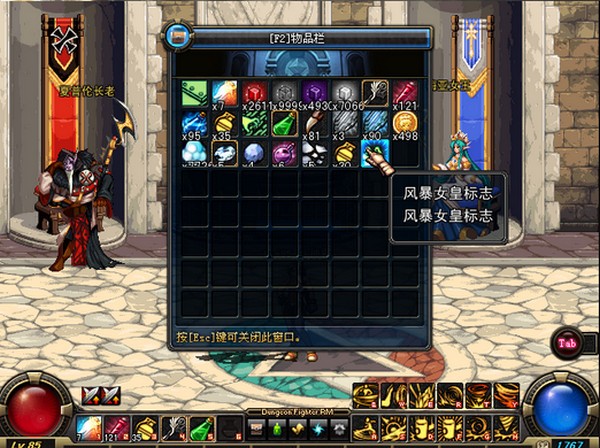Pick the feather quill item x81
This screenshot has height=448, width=600.
click(314, 123)
